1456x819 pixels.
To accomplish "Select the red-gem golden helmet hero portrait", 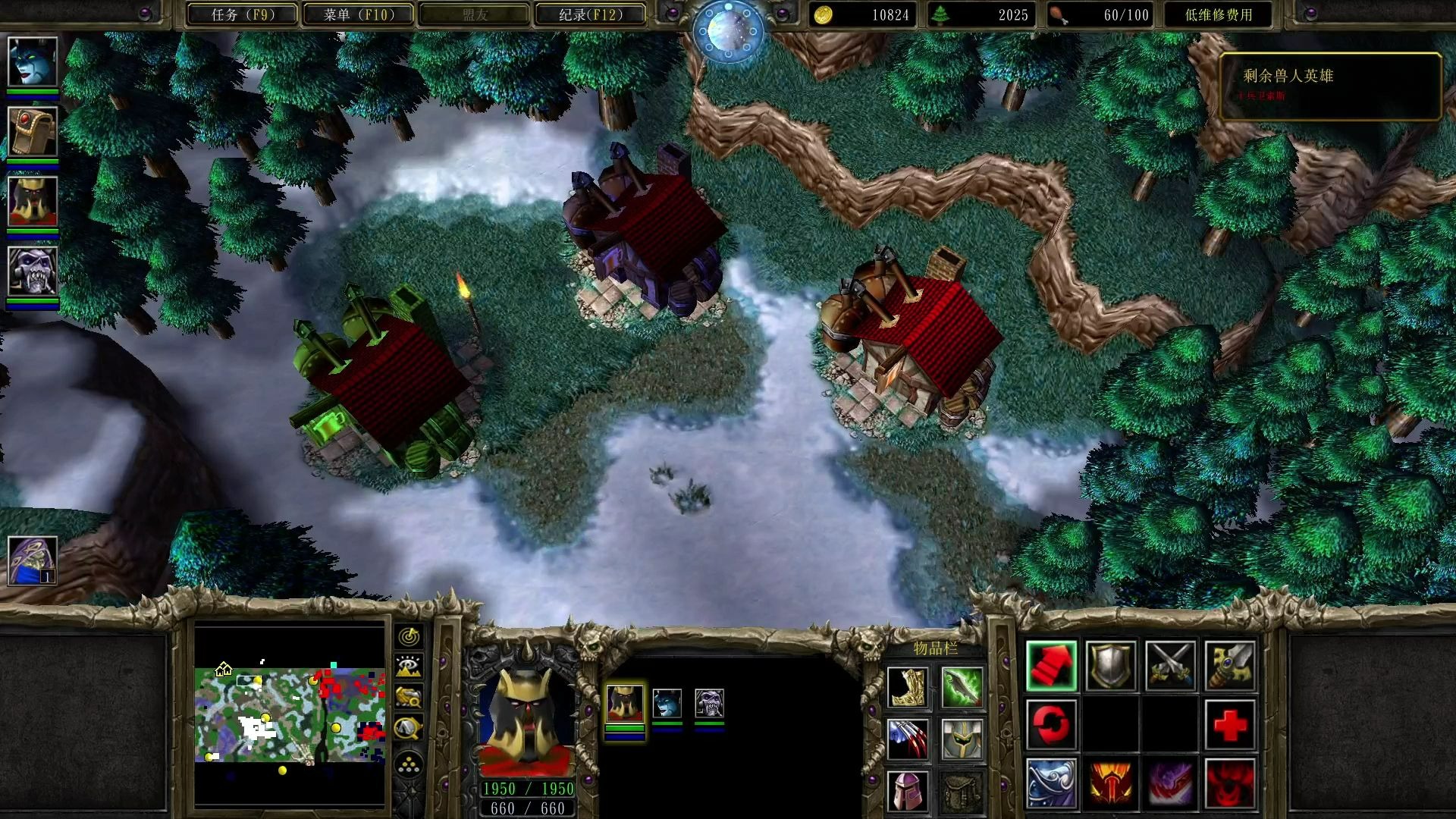I will (x=33, y=131).
